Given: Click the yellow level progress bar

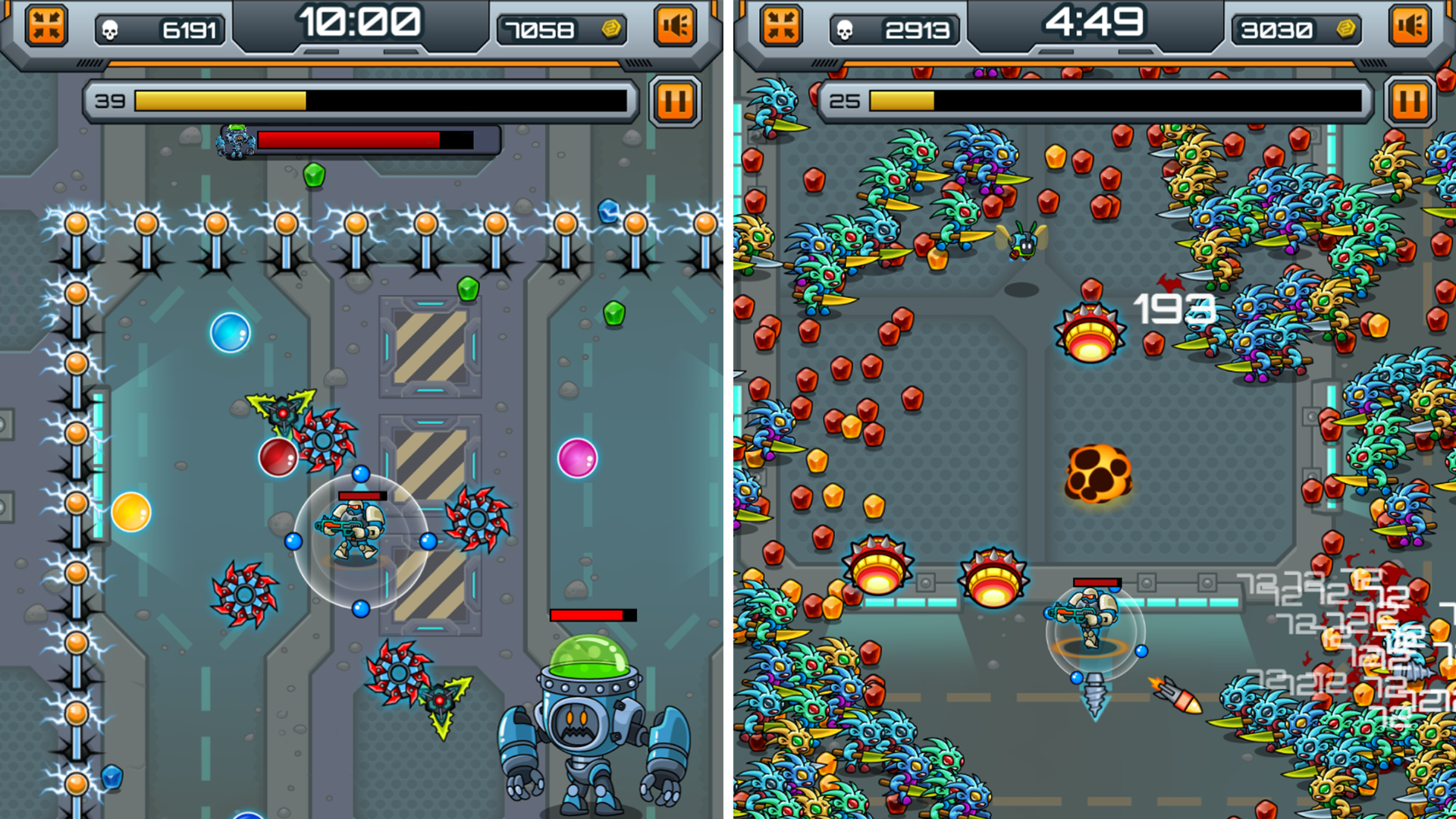Looking at the screenshot, I should (220, 99).
